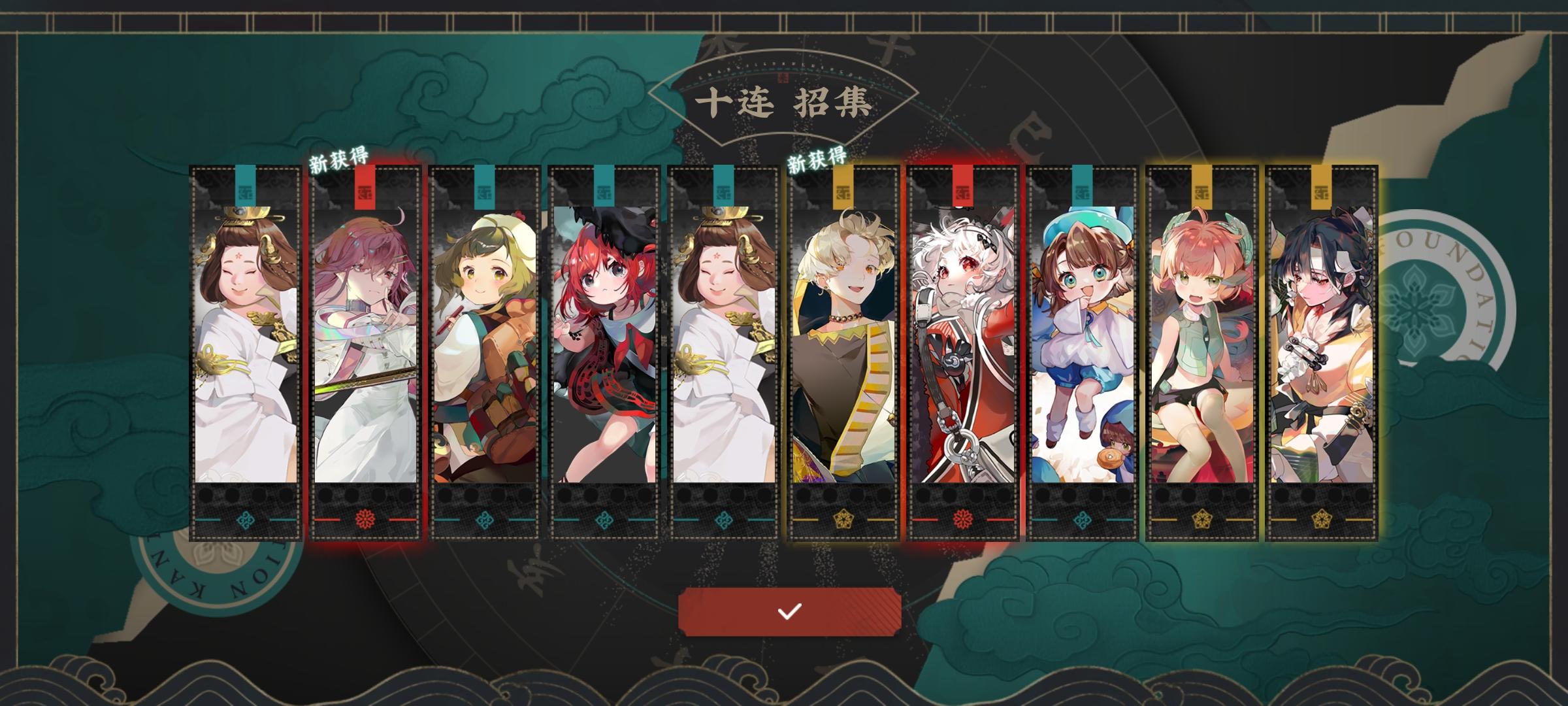The height and width of the screenshot is (706, 1568).
Task: Click the 新获得 badge above the second card
Action: pyautogui.click(x=339, y=159)
